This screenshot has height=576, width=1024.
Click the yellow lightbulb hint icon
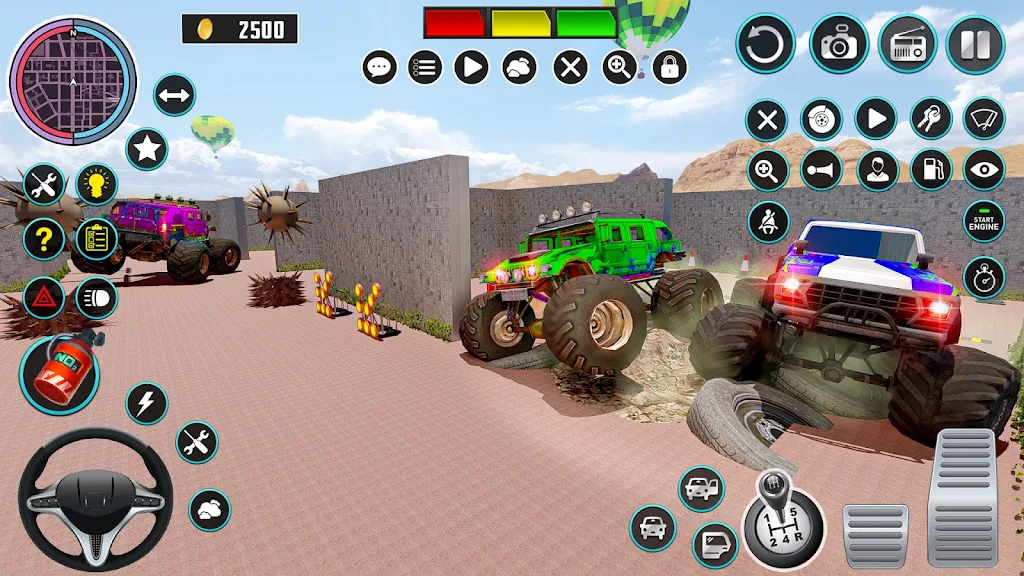96,184
